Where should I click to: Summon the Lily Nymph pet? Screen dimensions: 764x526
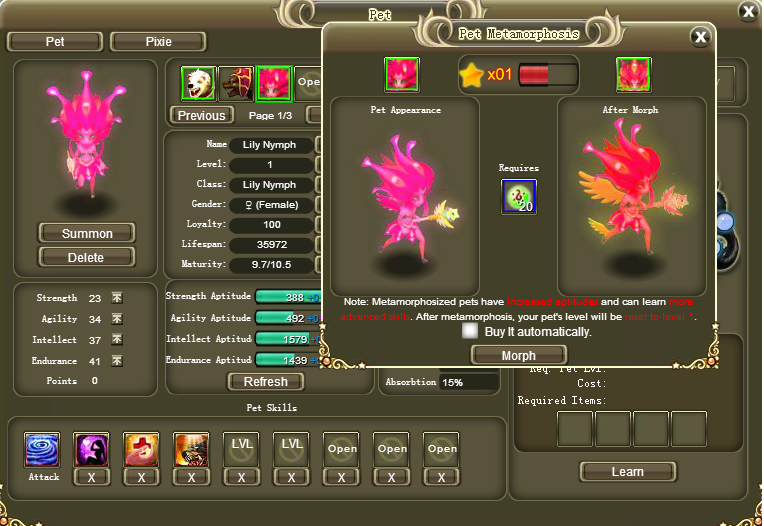88,233
